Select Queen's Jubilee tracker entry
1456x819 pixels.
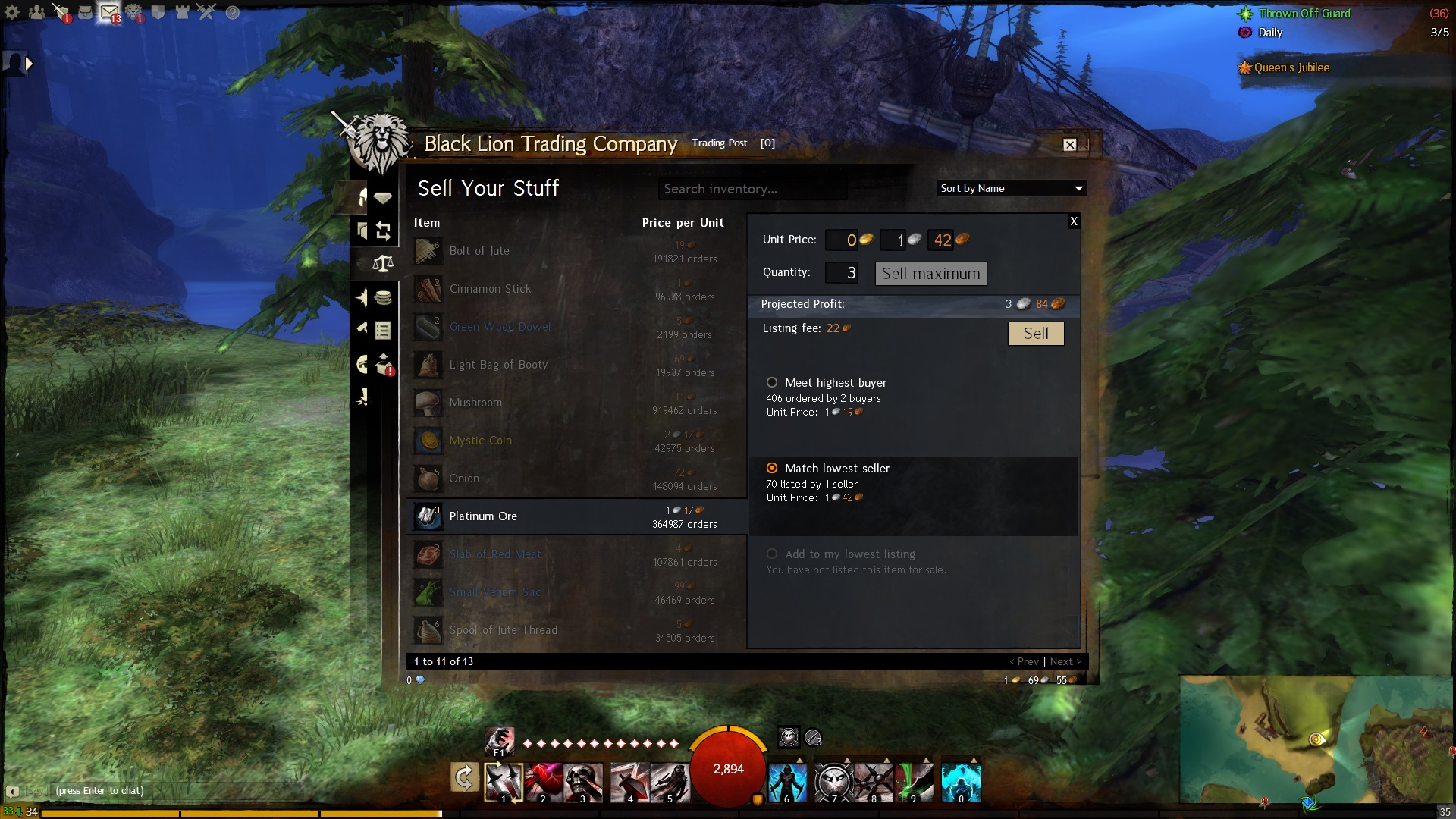coord(1291,67)
